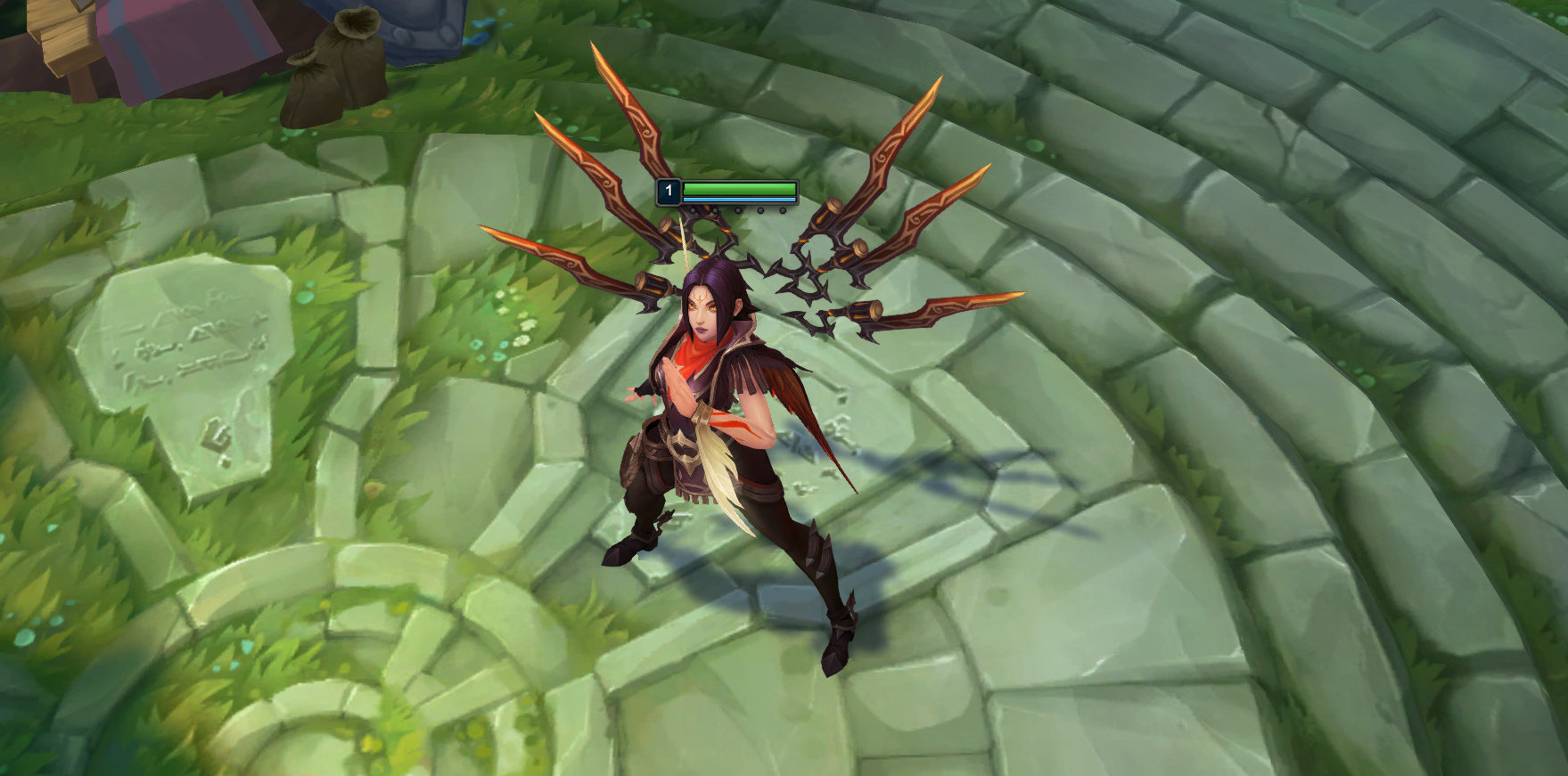Click the fourth skill point dot
Screen dimensions: 1568x776
(760, 212)
